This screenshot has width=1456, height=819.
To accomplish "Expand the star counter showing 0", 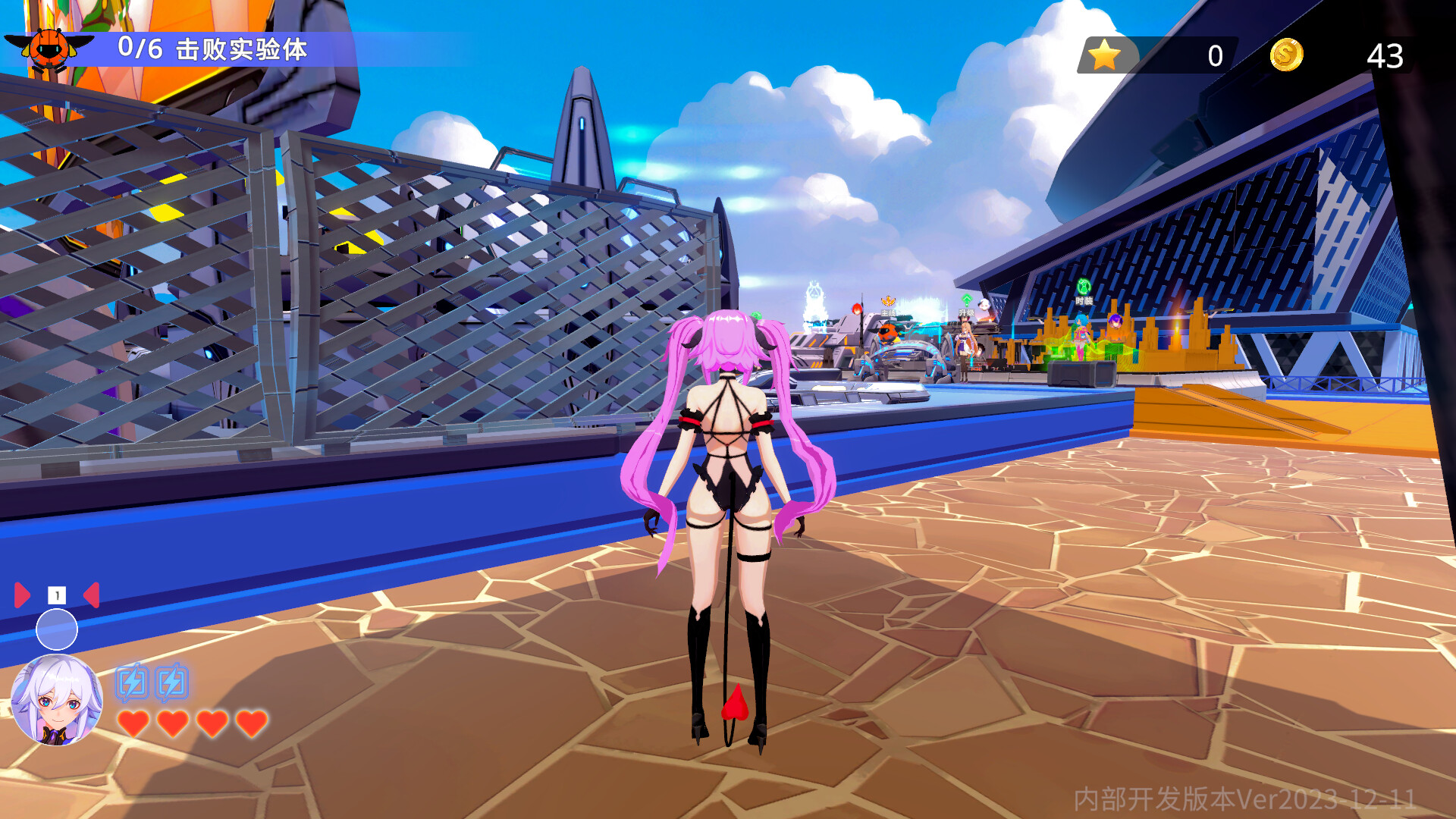I will click(x=1214, y=53).
